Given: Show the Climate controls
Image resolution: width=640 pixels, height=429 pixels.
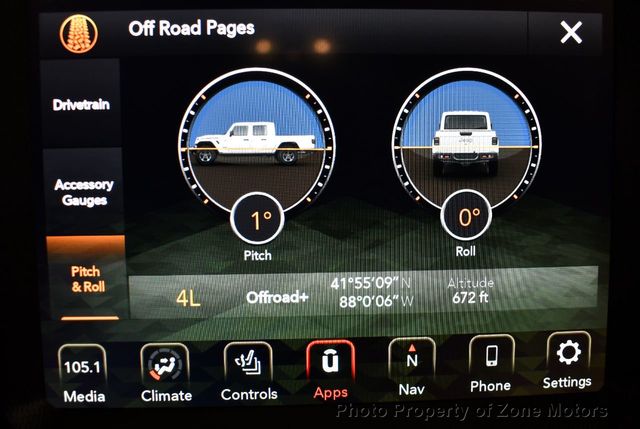Looking at the screenshot, I should (x=166, y=372).
